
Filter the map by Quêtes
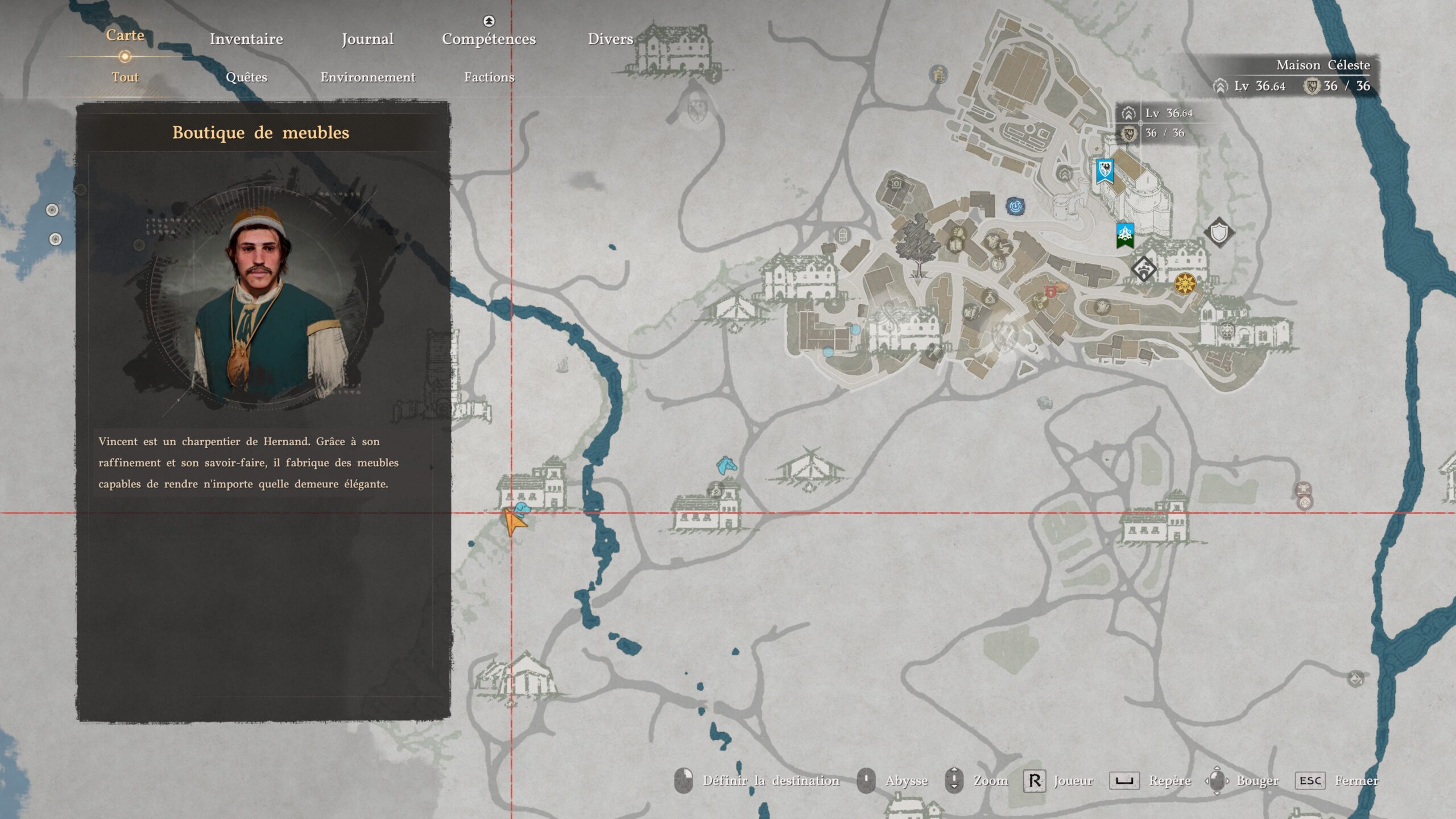coord(246,77)
